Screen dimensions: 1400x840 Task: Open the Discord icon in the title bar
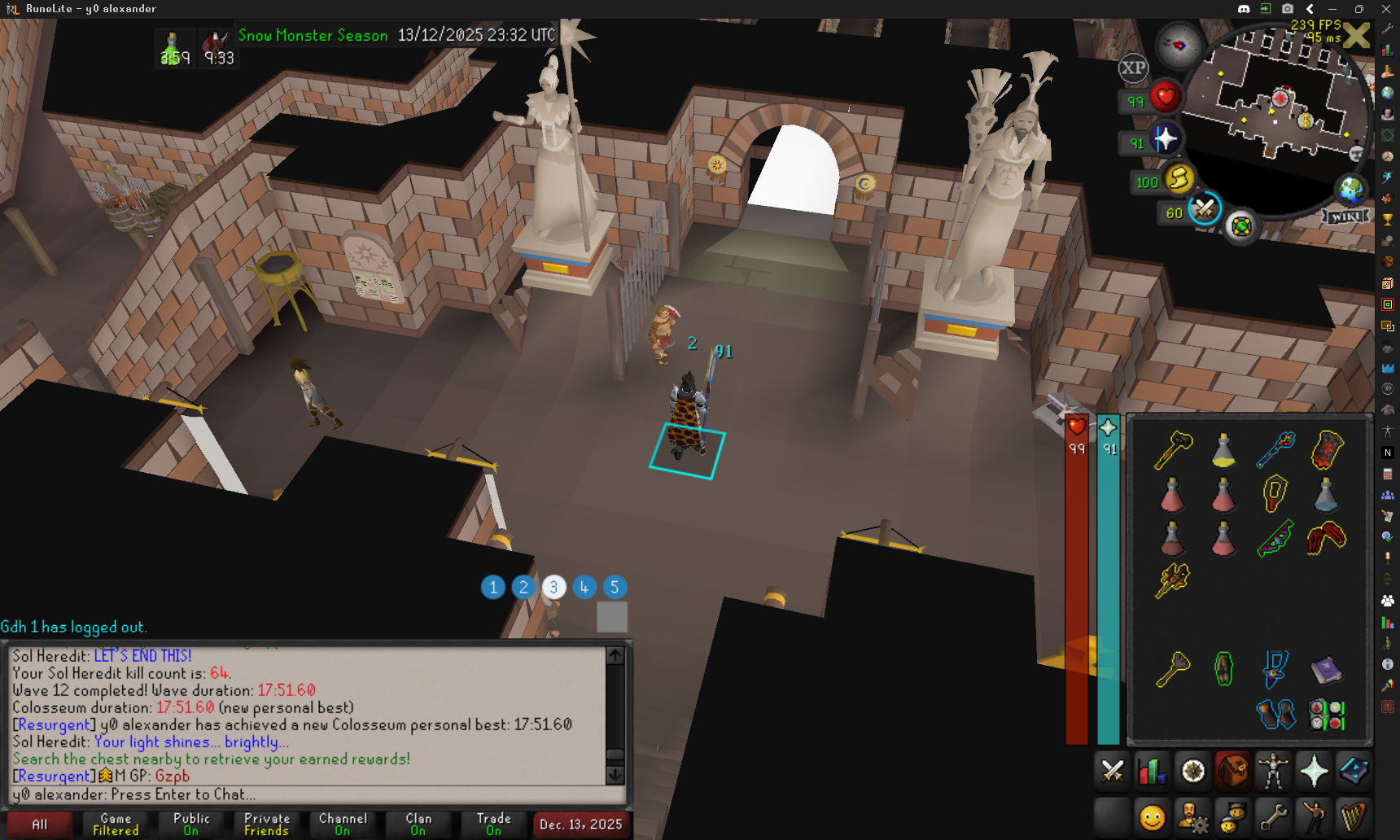[1244, 9]
